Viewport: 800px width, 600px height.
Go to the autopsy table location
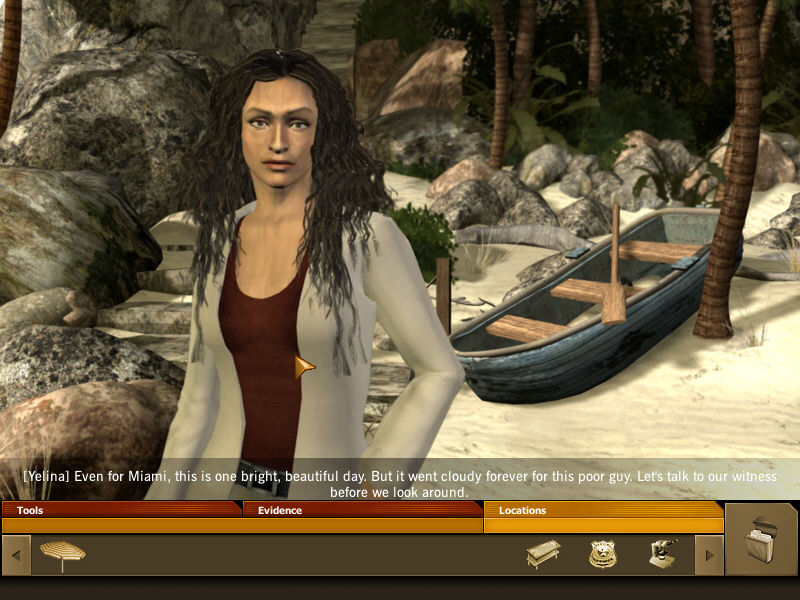pyautogui.click(x=543, y=554)
